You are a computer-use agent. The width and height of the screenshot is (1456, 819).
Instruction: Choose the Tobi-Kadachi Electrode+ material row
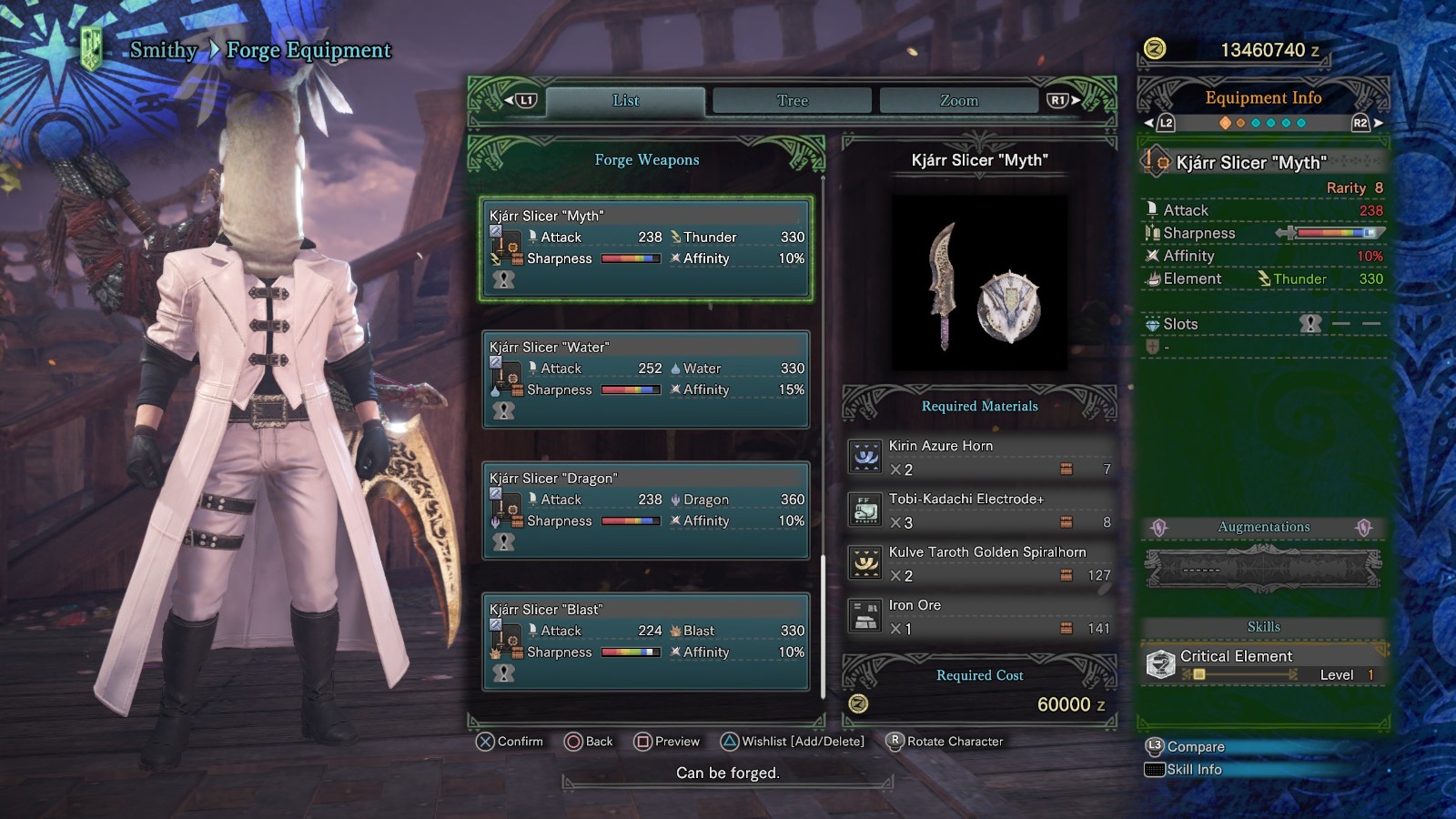click(980, 511)
